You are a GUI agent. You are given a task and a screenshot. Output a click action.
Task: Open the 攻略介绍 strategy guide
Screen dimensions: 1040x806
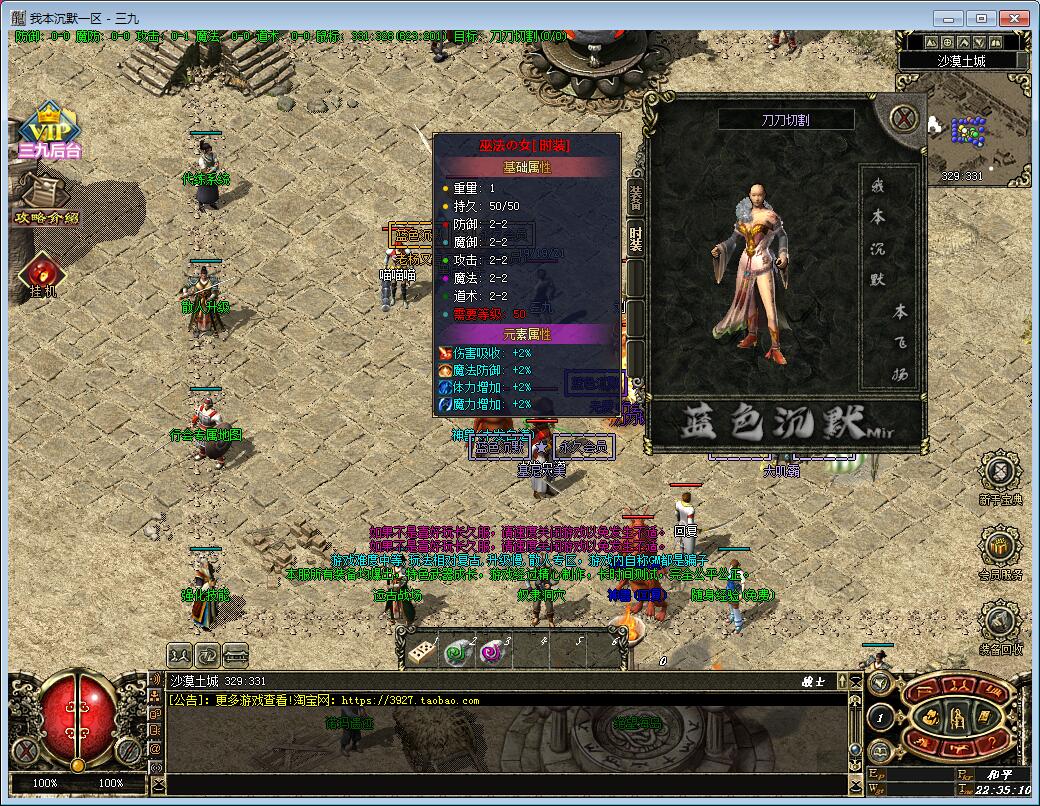pyautogui.click(x=45, y=198)
